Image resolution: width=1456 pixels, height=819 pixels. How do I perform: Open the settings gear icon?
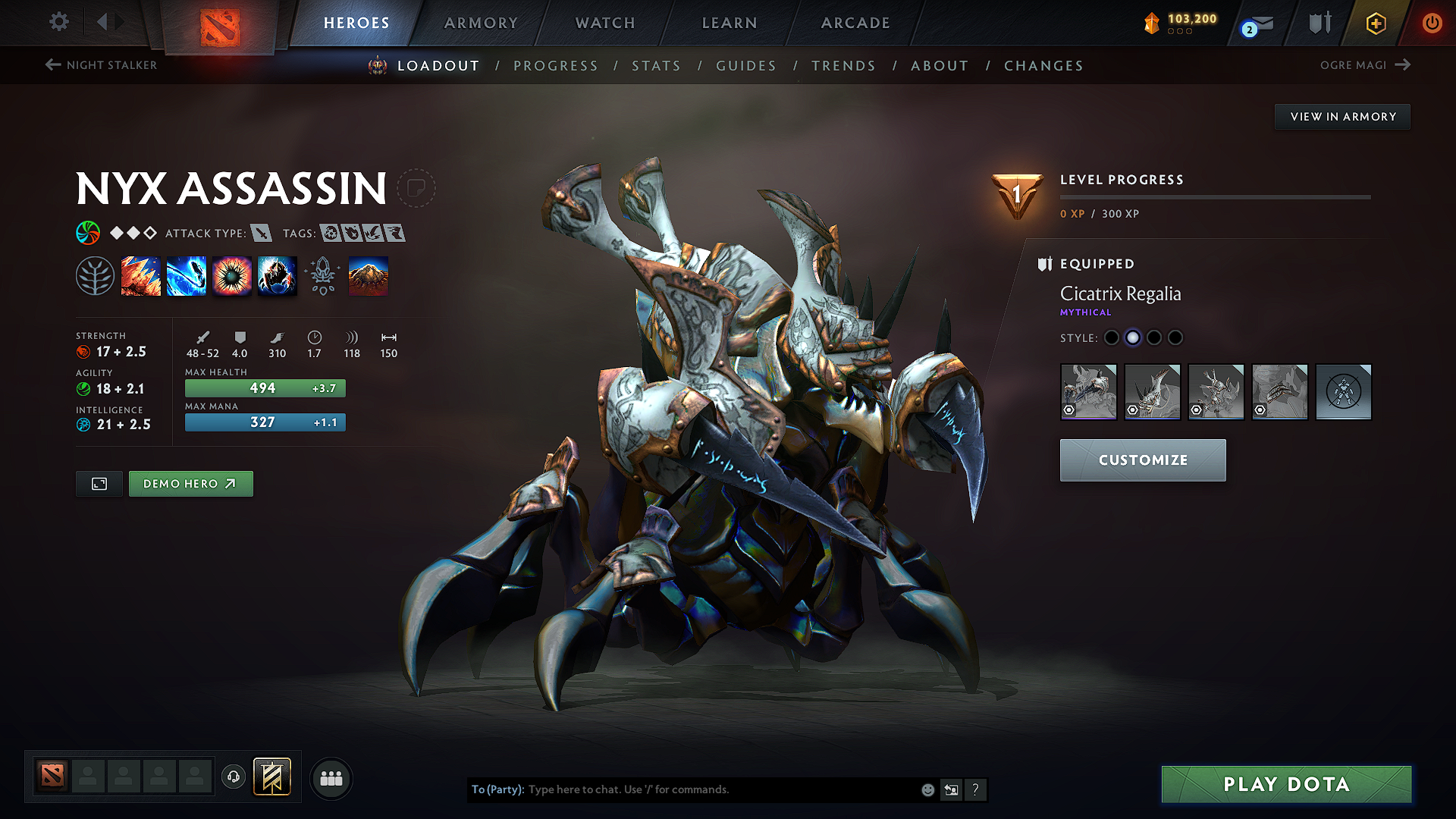coord(58,23)
